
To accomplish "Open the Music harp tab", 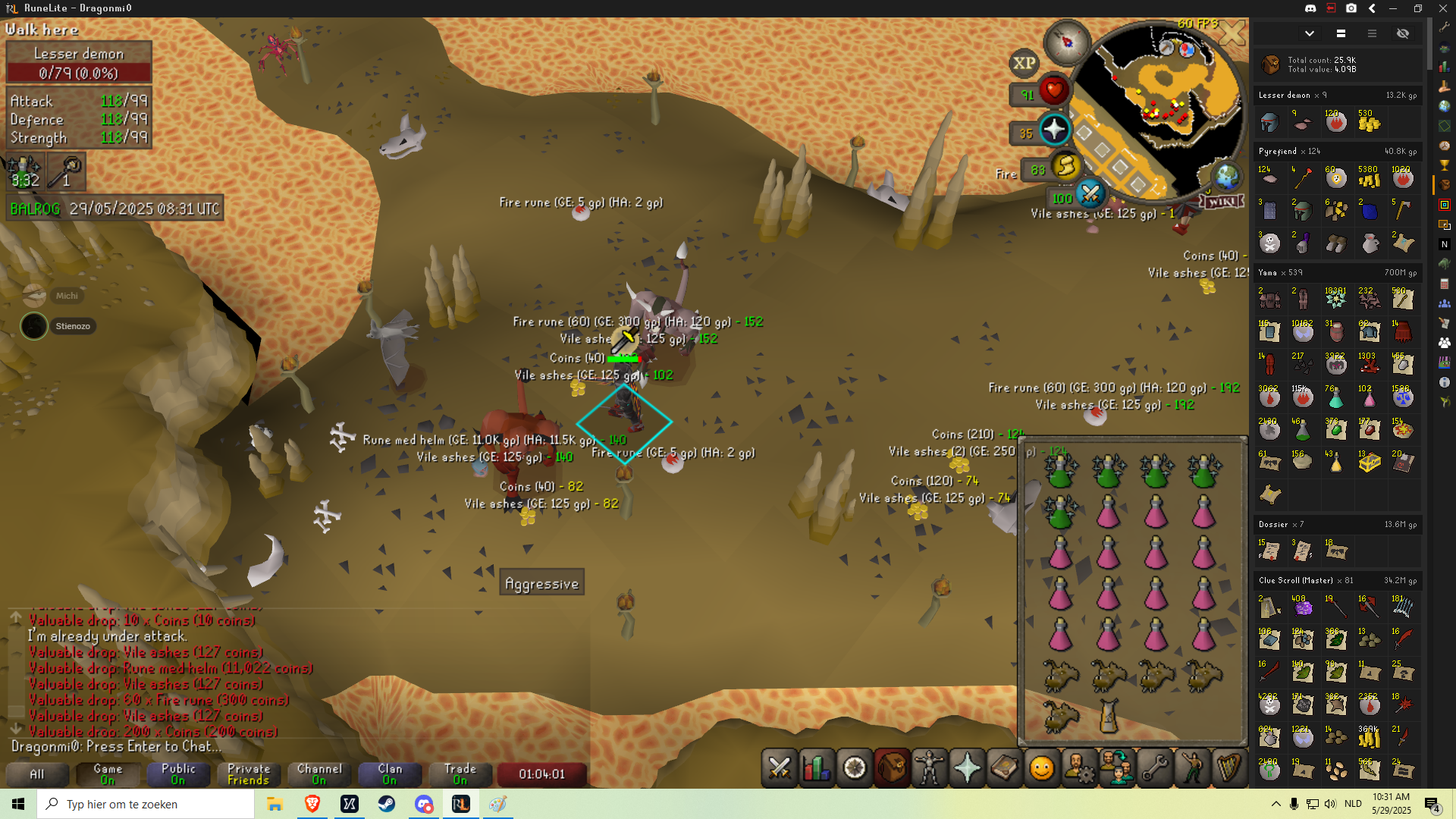I will 1228,768.
